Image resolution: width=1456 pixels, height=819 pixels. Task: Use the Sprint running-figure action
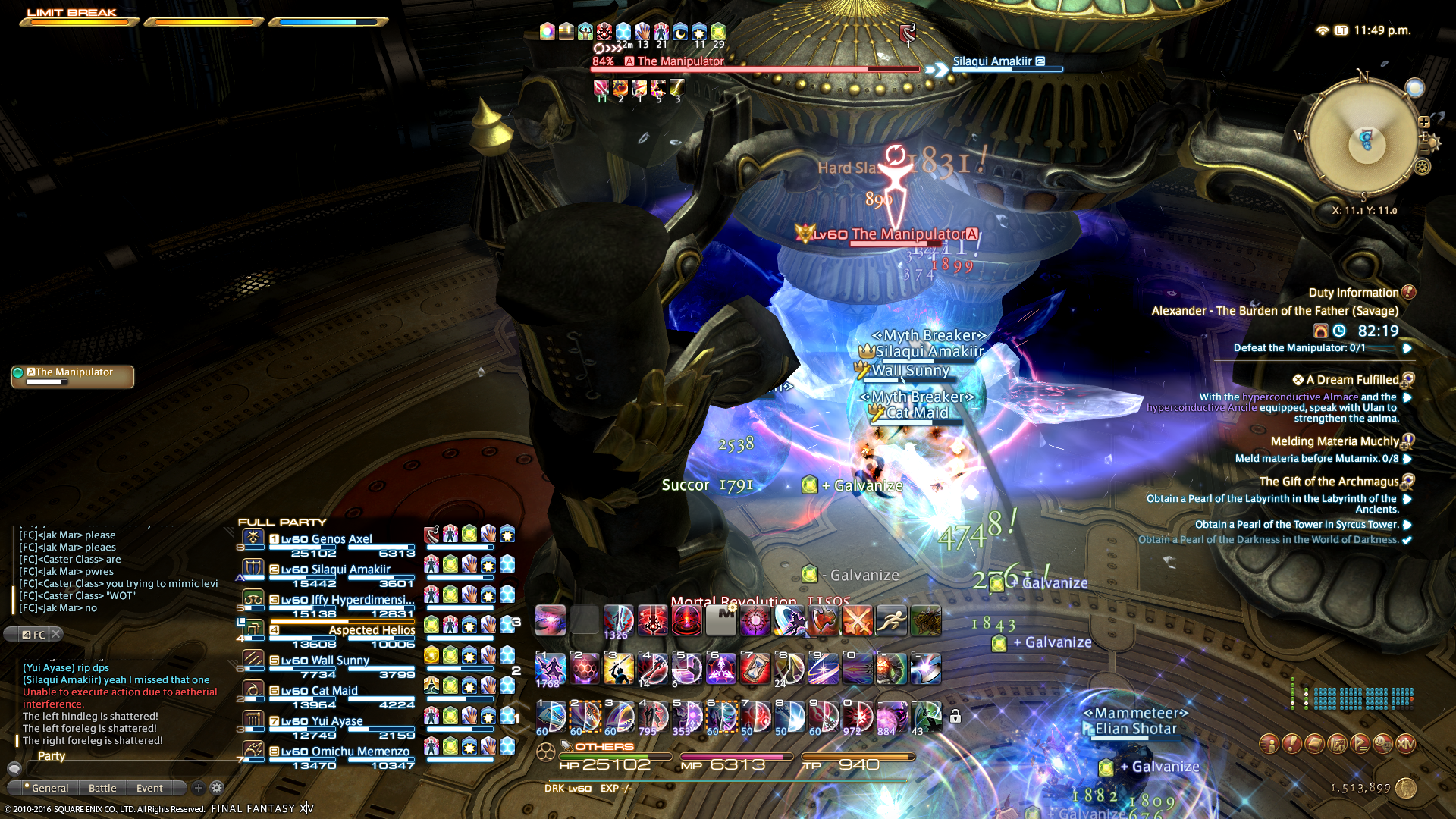point(892,620)
